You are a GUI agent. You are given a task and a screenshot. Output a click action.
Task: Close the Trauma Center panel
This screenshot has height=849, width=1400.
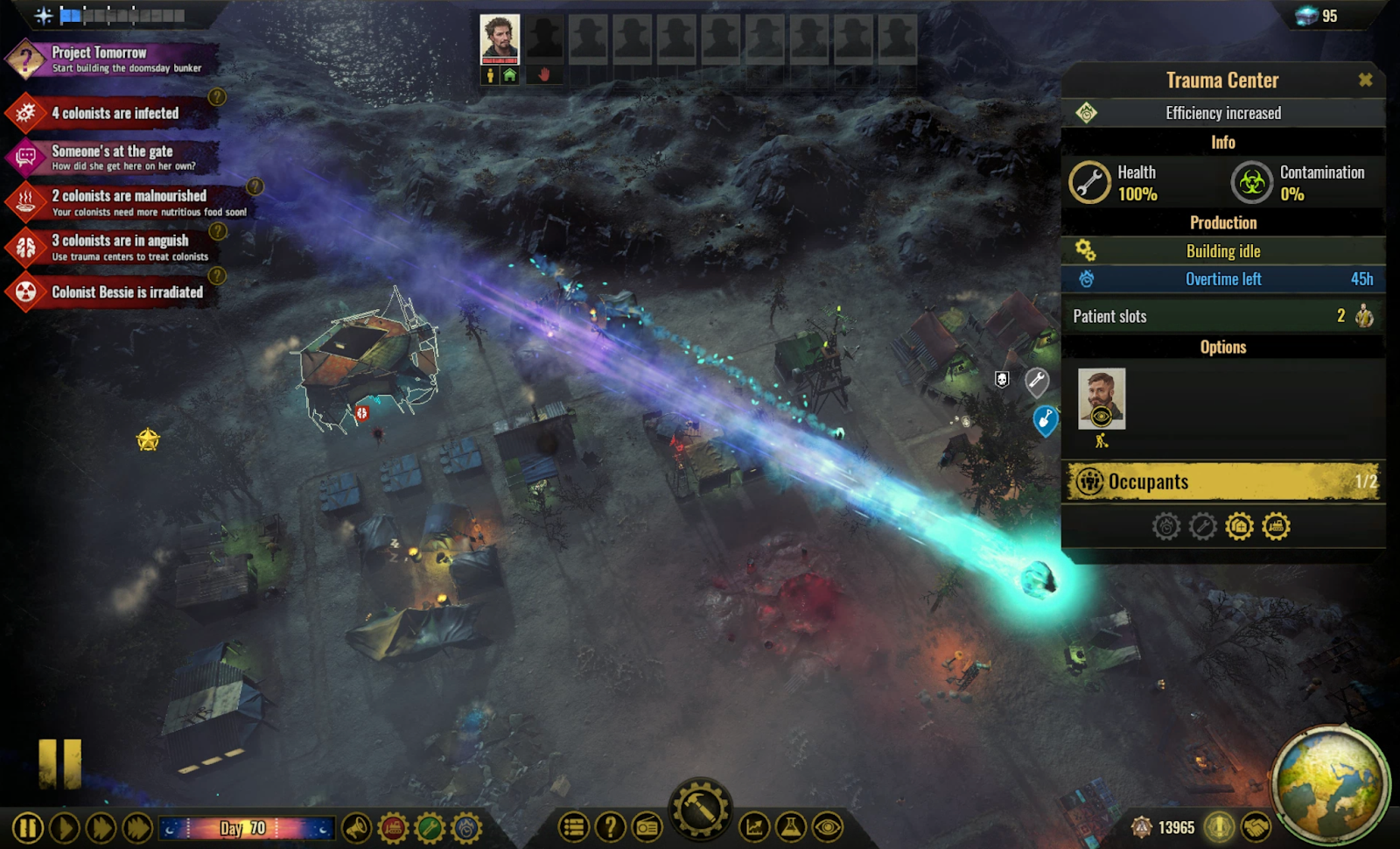pos(1365,81)
